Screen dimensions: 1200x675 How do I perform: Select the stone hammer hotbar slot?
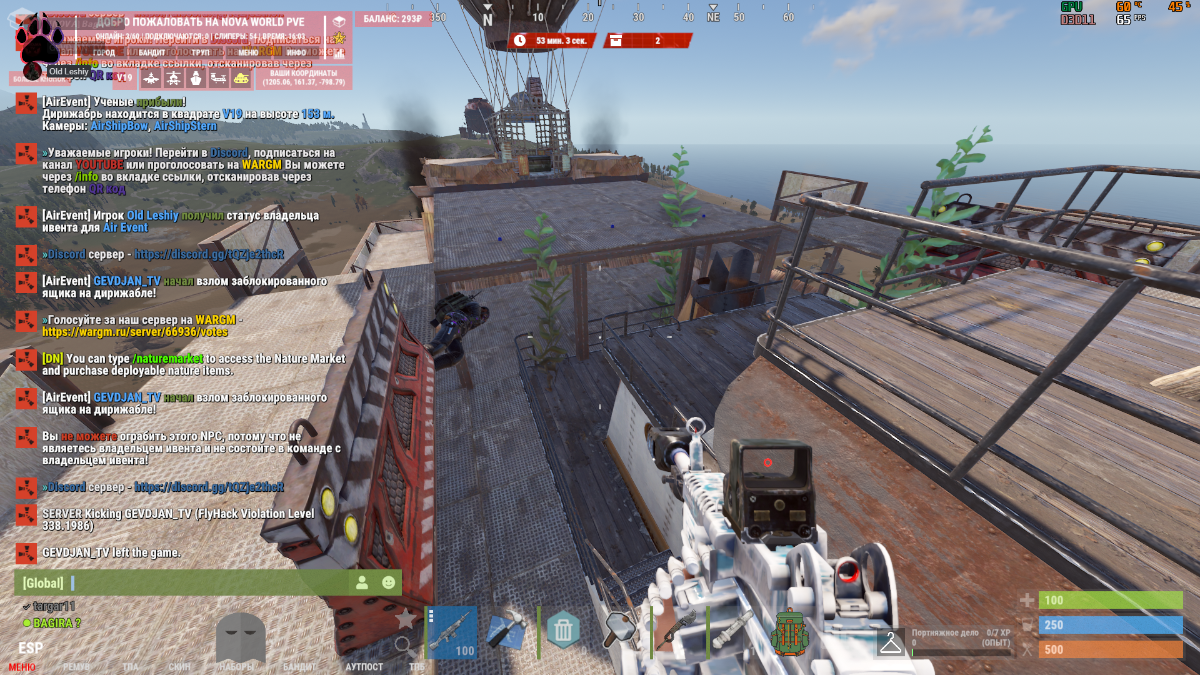tap(620, 630)
